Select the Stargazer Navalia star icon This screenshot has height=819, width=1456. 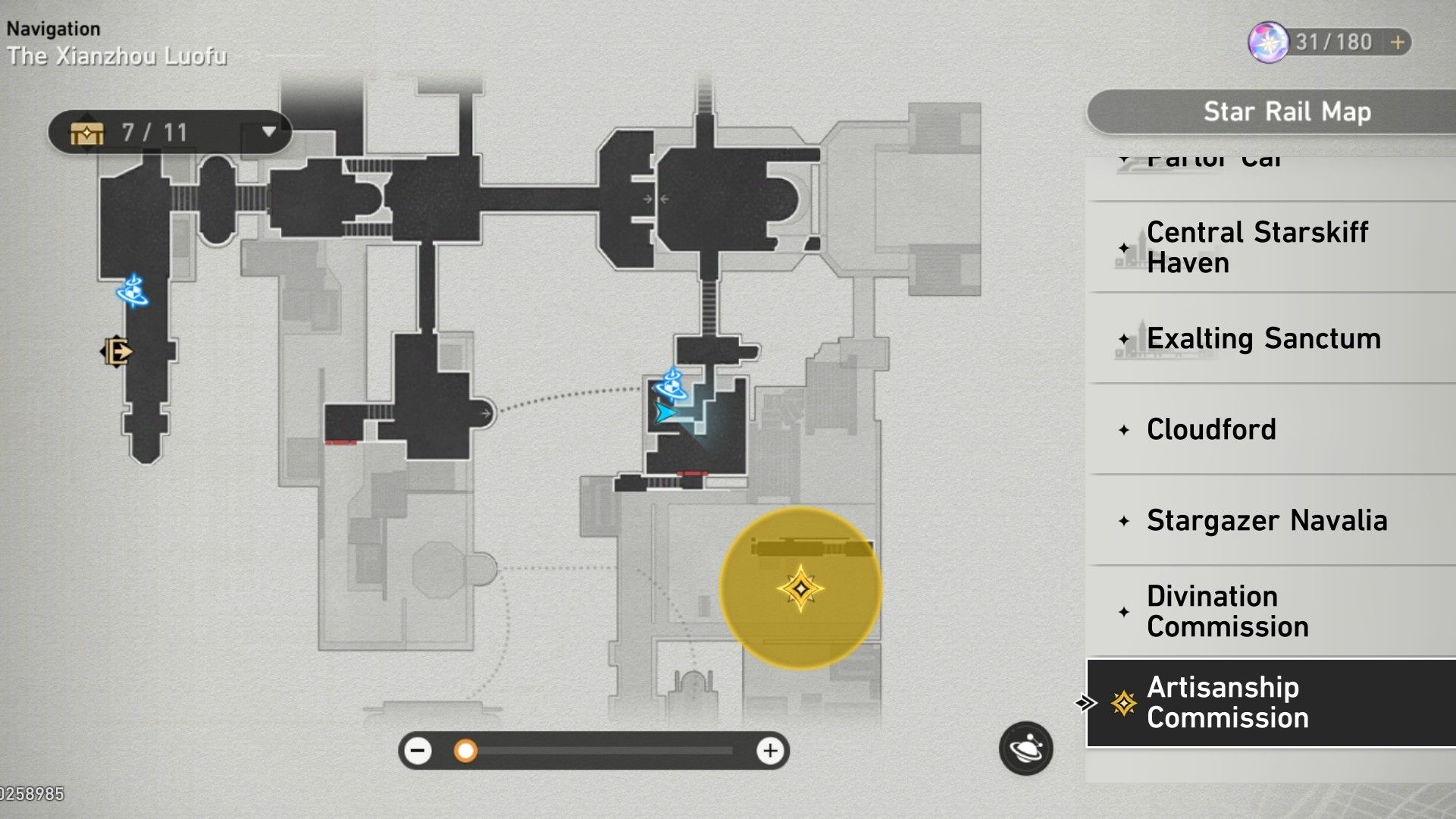(x=1124, y=521)
